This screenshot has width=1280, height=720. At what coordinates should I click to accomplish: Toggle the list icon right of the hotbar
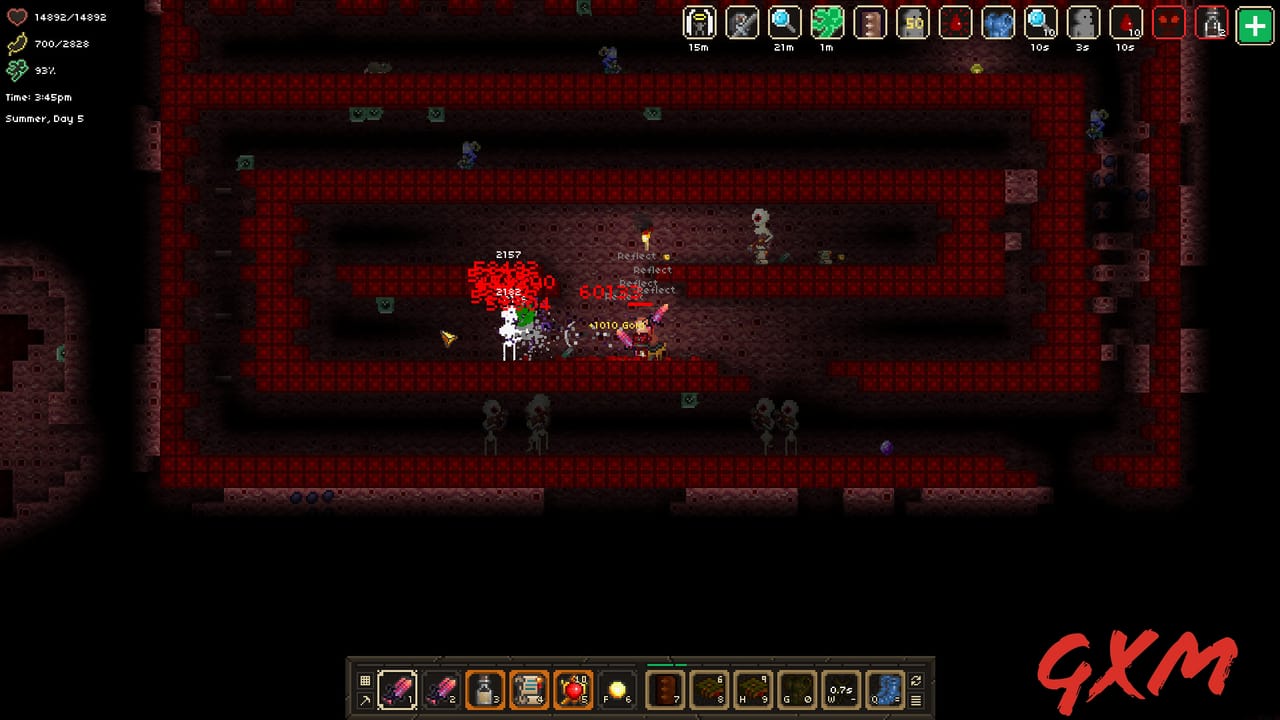pyautogui.click(x=914, y=700)
